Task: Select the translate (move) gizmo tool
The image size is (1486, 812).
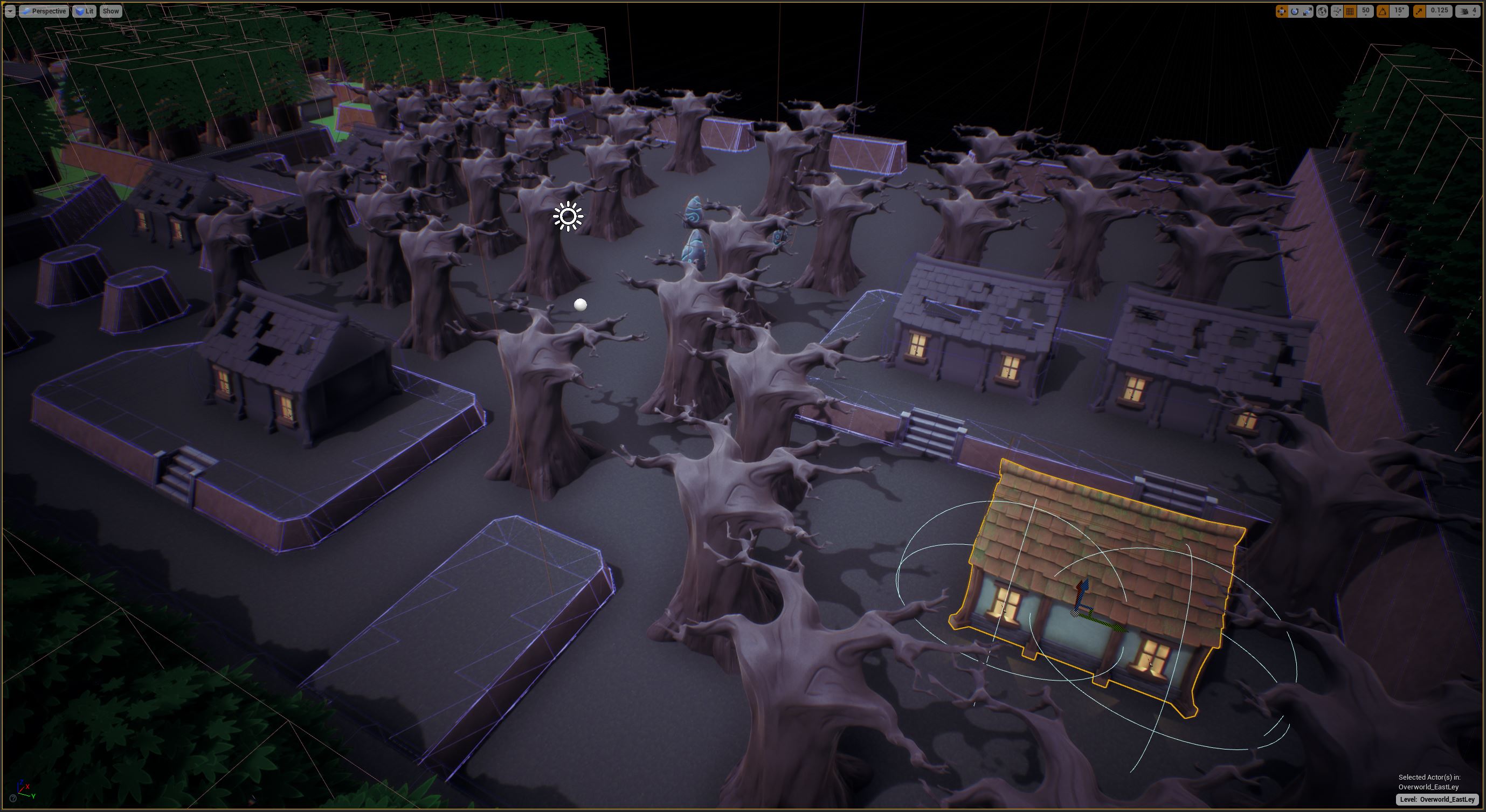Action: point(1282,11)
